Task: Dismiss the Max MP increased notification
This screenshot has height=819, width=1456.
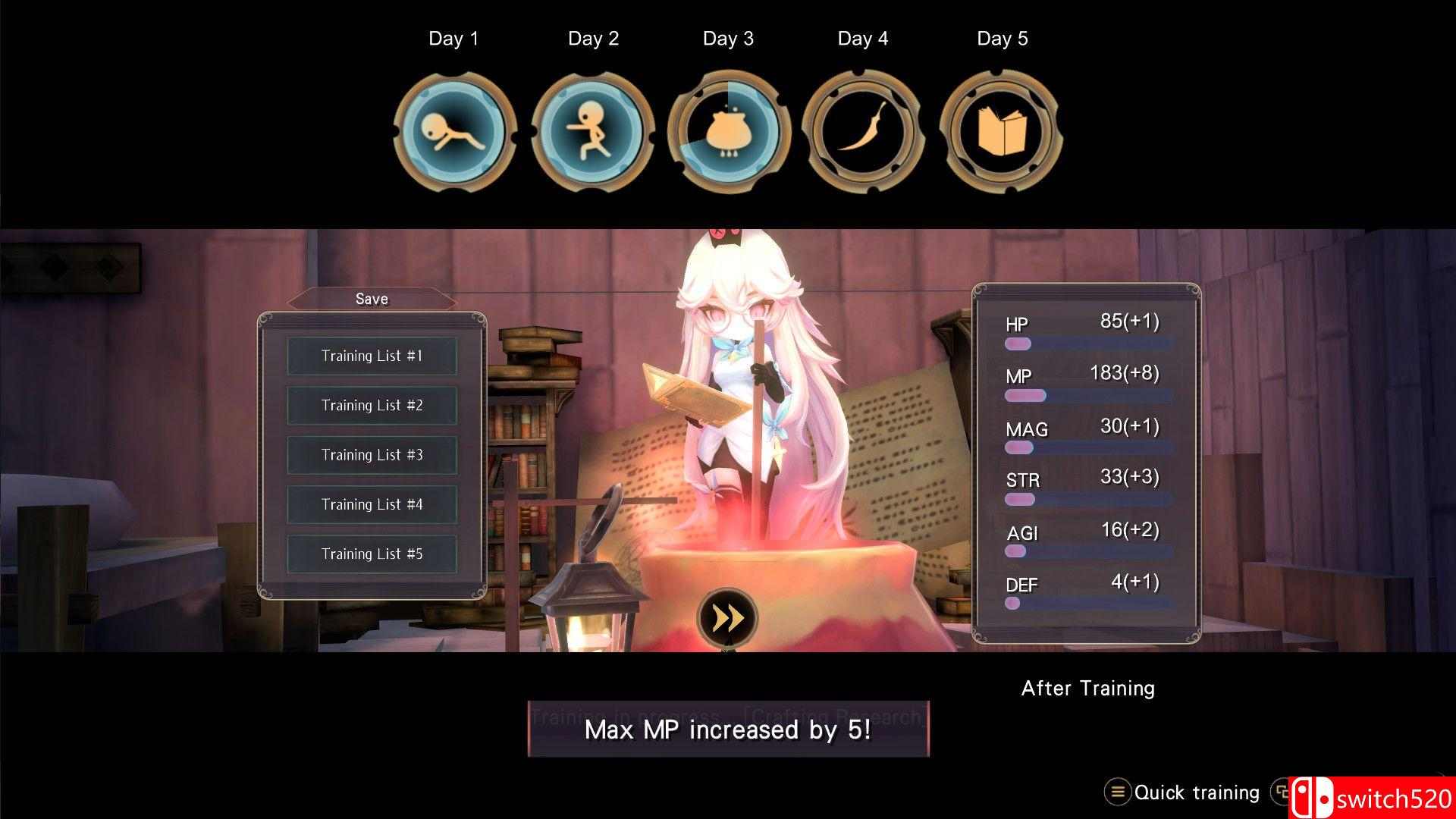Action: pos(726,730)
